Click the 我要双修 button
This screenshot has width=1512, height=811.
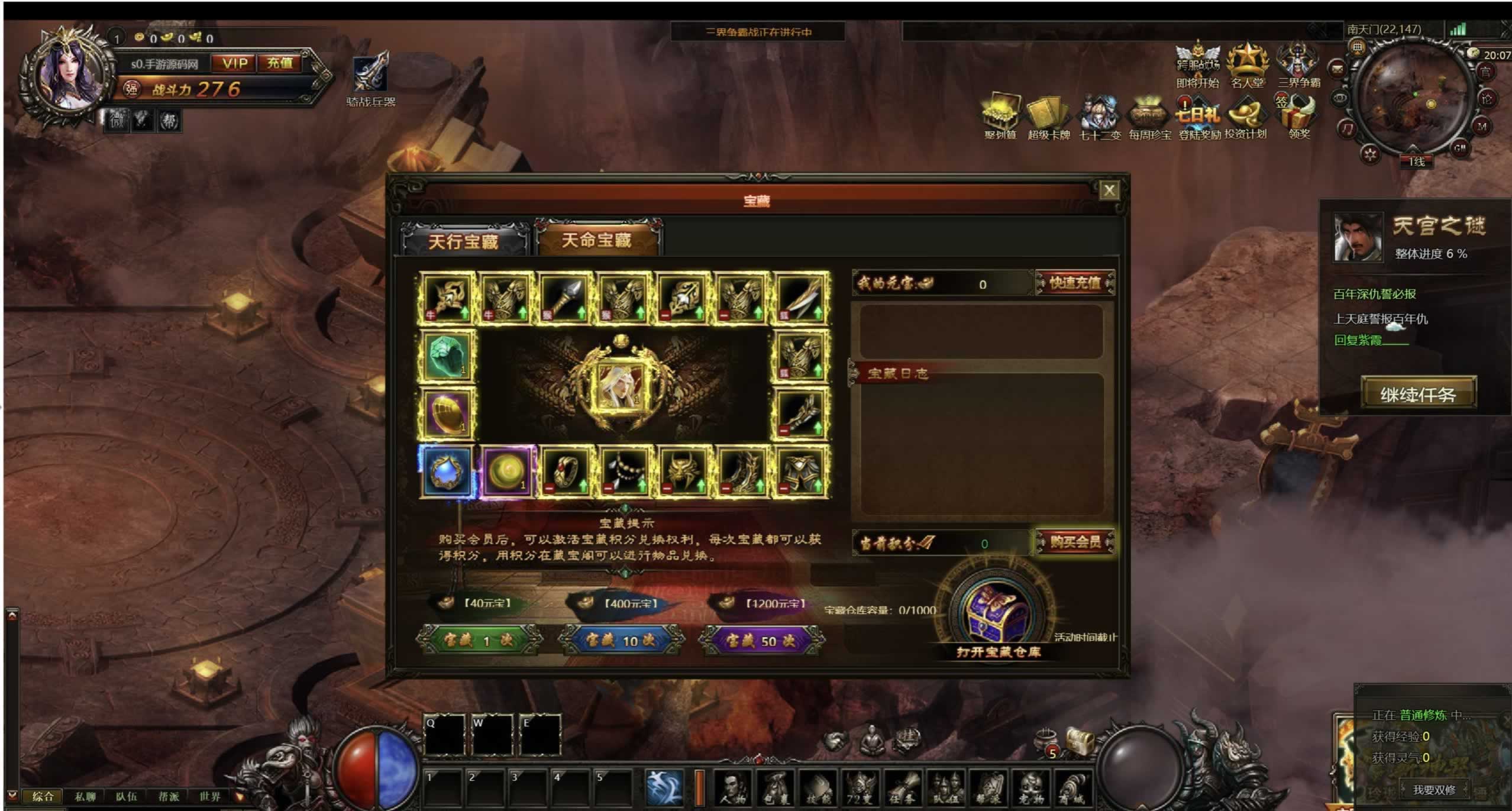(1434, 790)
